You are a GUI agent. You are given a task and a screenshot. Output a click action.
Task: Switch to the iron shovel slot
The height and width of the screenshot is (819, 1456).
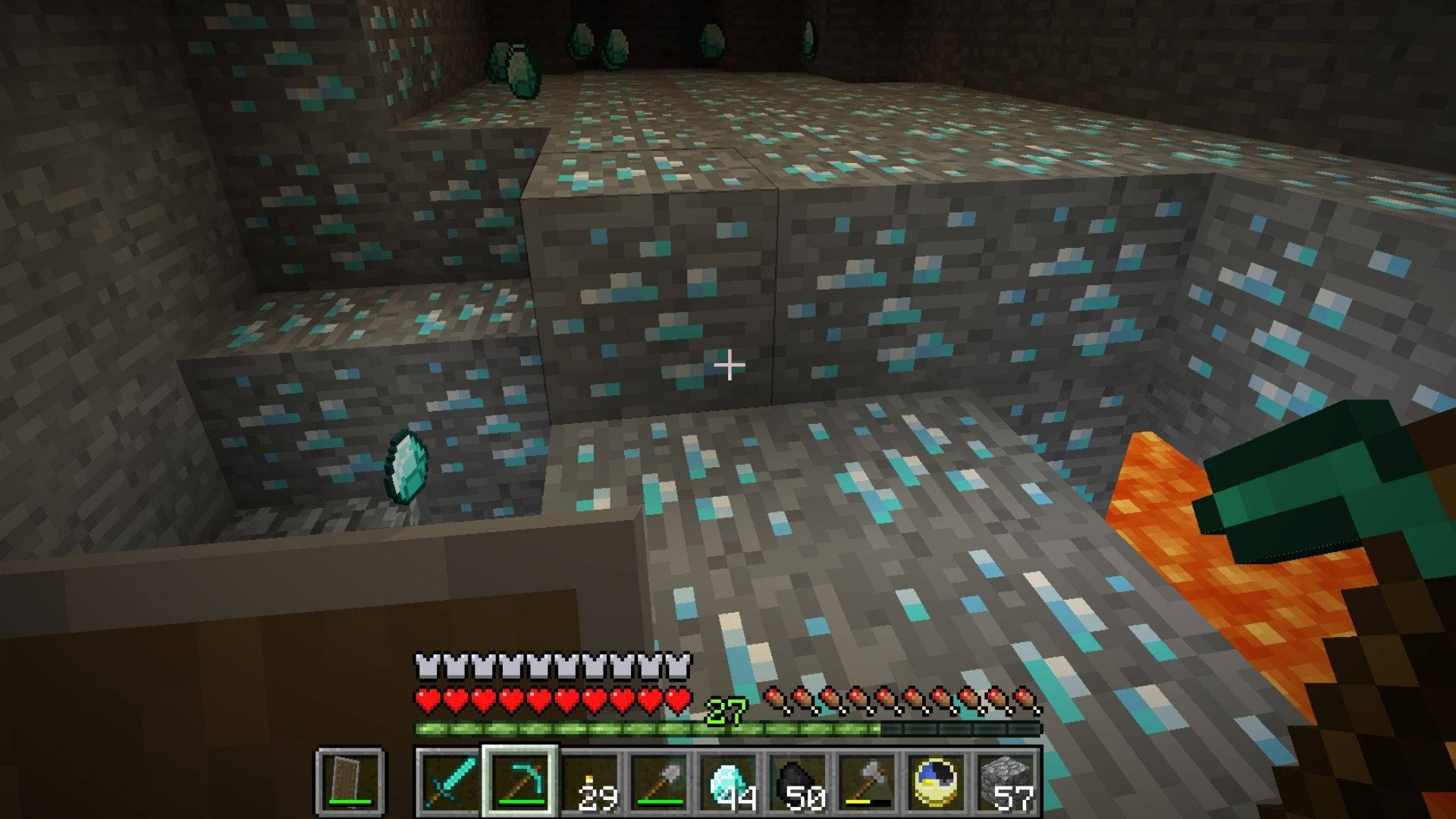tap(659, 781)
